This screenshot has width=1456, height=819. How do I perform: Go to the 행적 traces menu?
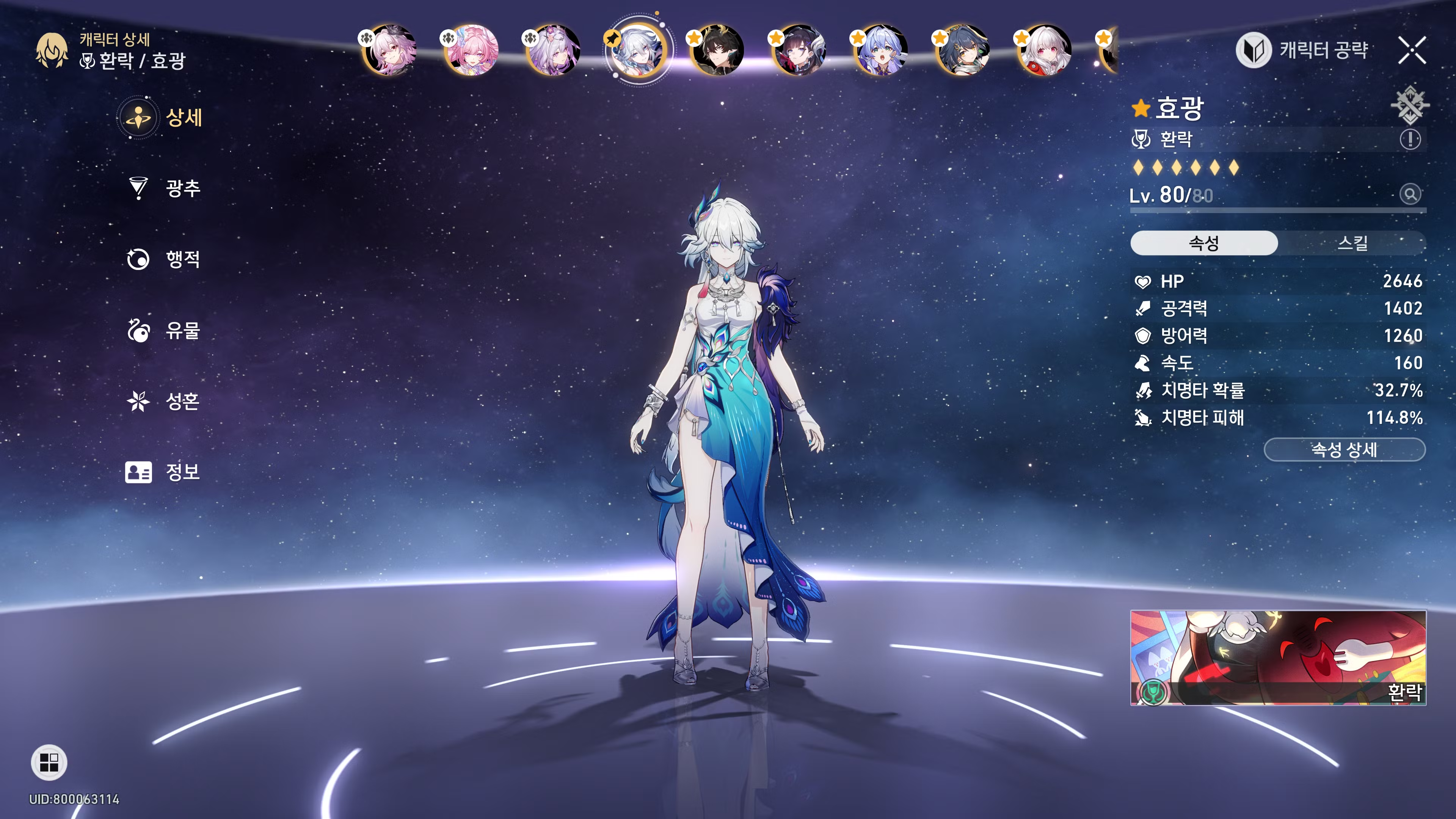coord(164,259)
